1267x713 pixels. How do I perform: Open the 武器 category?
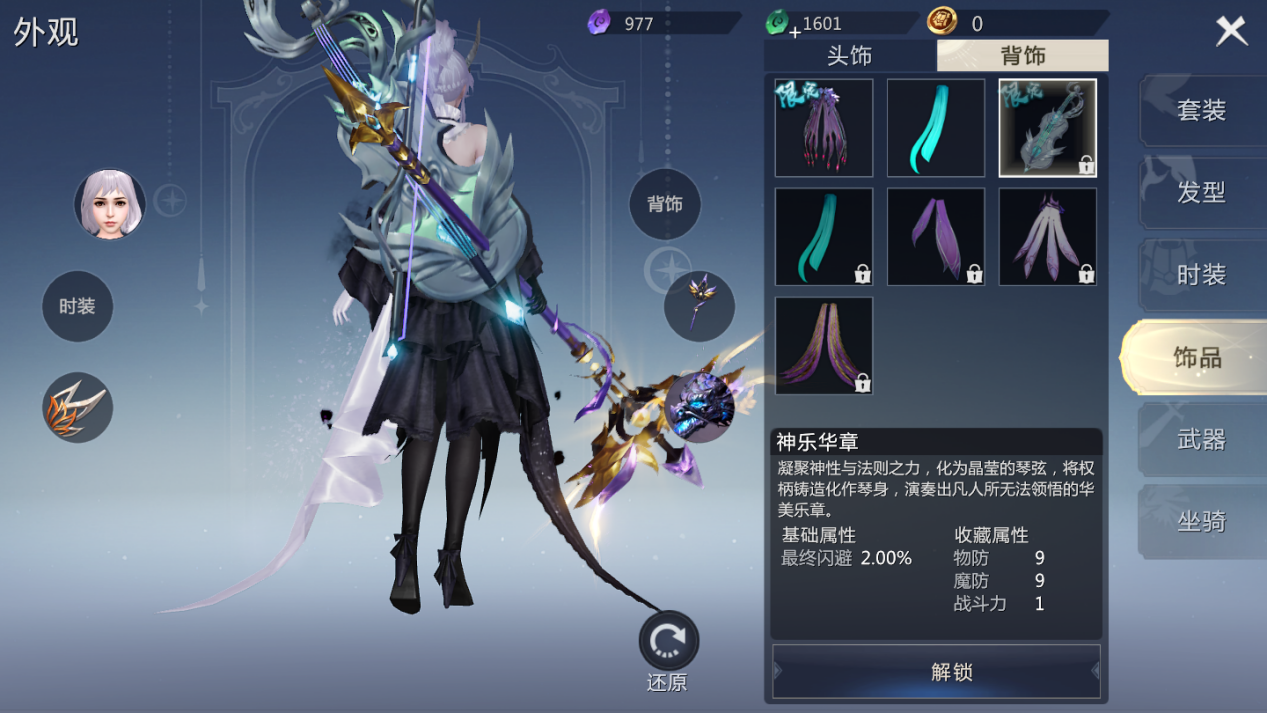(x=1200, y=439)
